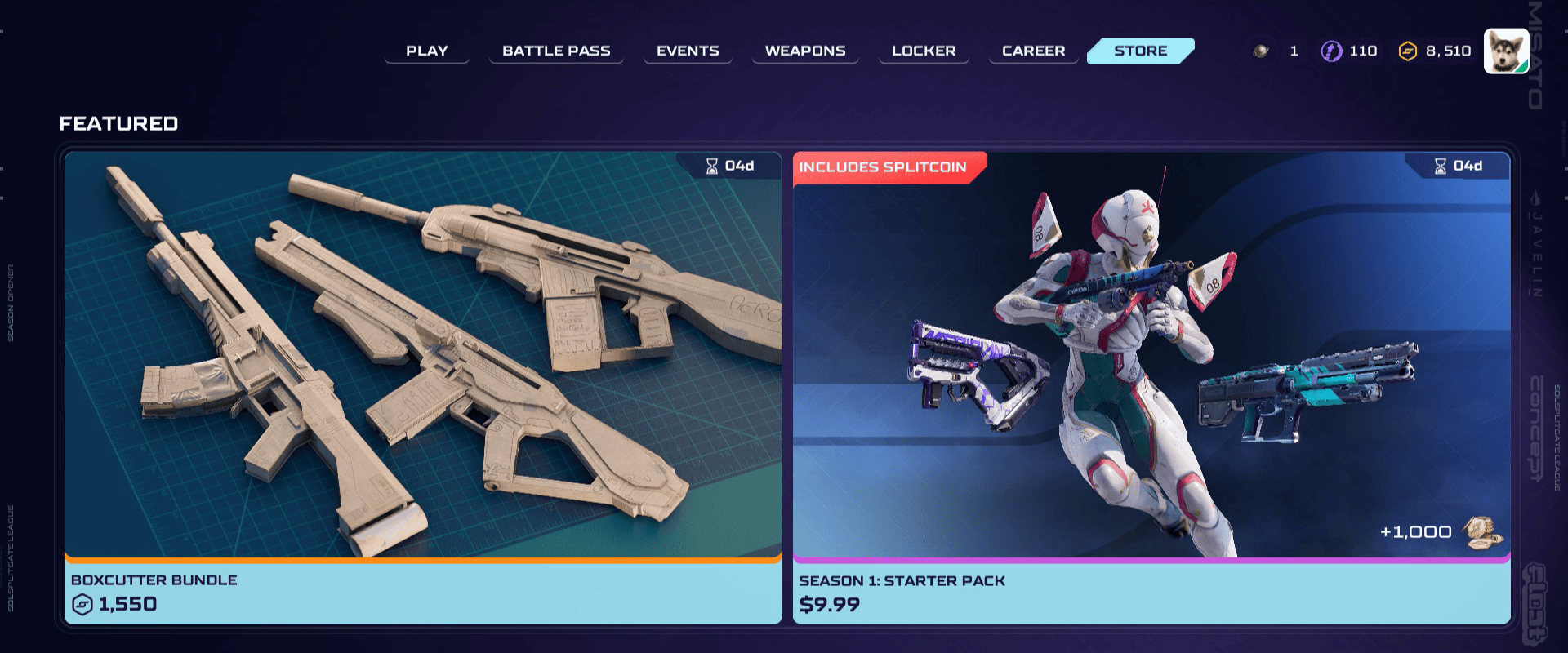This screenshot has height=653, width=1568.
Task: Select the EVENTS navigation option
Action: [688, 50]
